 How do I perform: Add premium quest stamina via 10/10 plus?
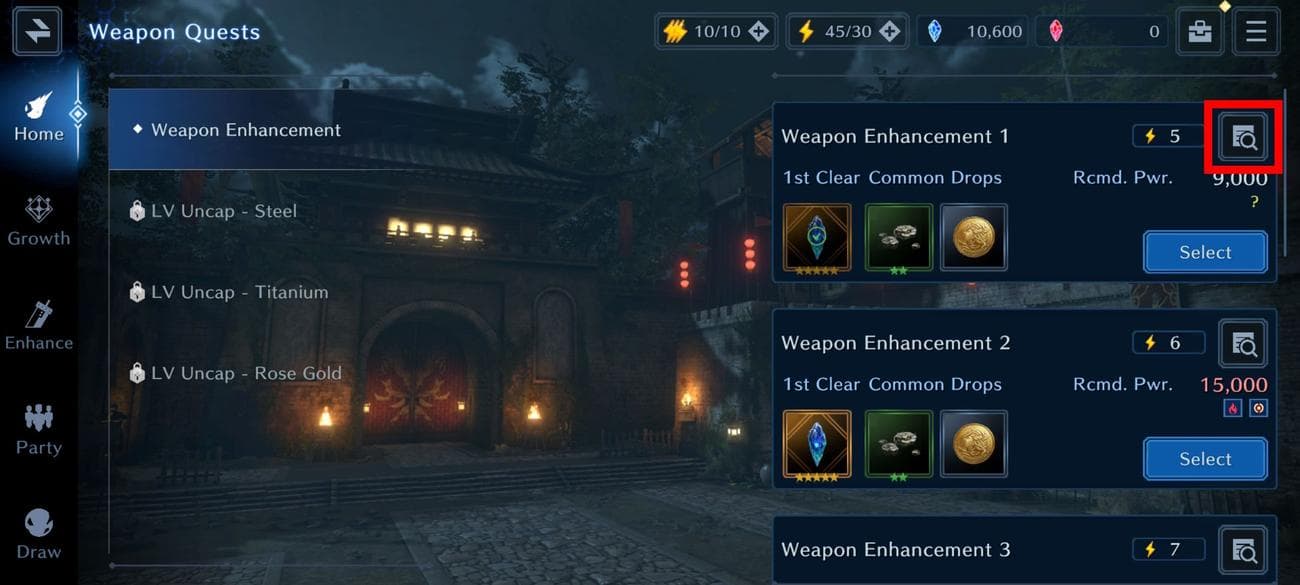pyautogui.click(x=759, y=32)
